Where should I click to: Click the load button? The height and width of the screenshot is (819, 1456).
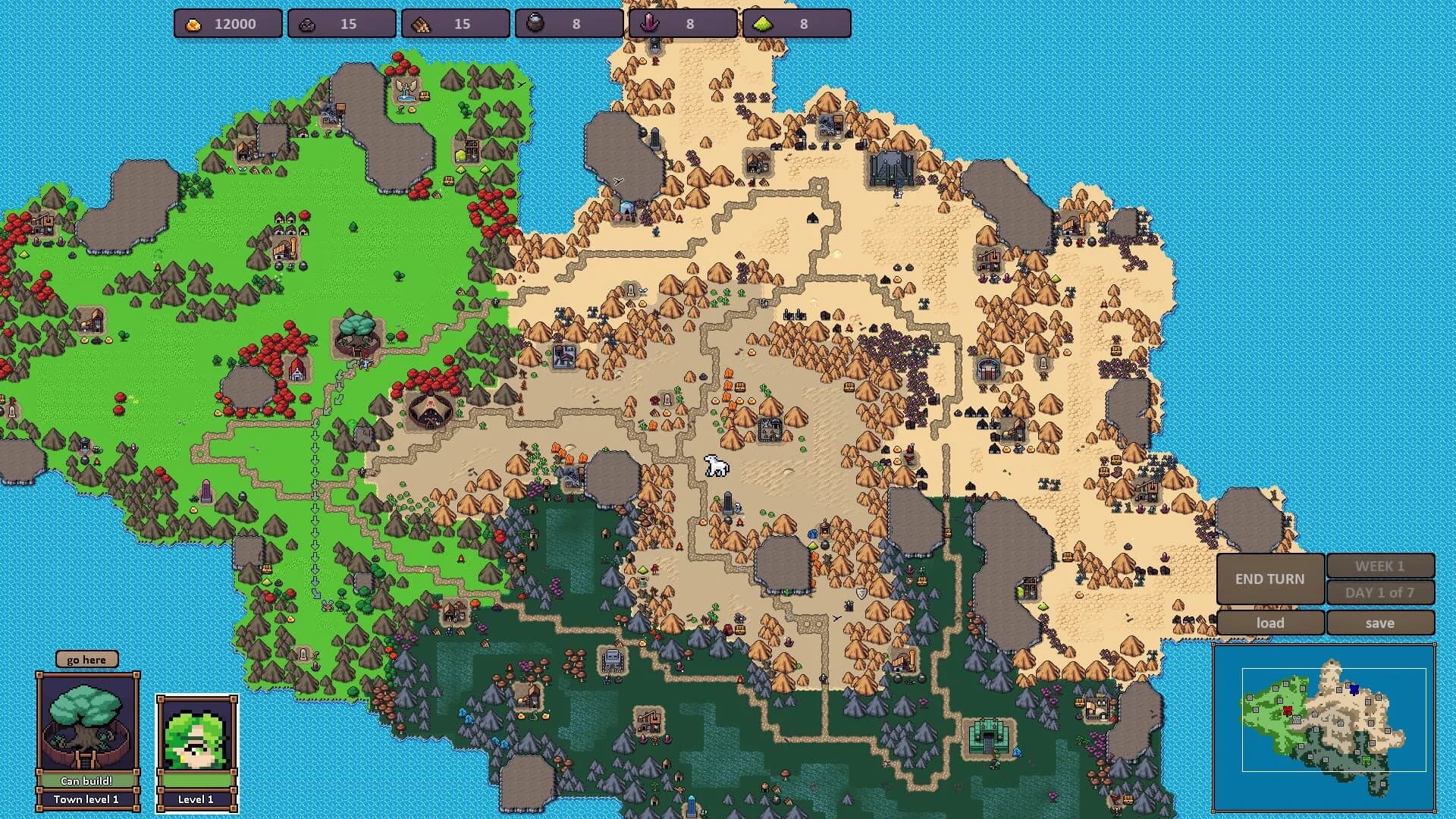pos(1269,623)
